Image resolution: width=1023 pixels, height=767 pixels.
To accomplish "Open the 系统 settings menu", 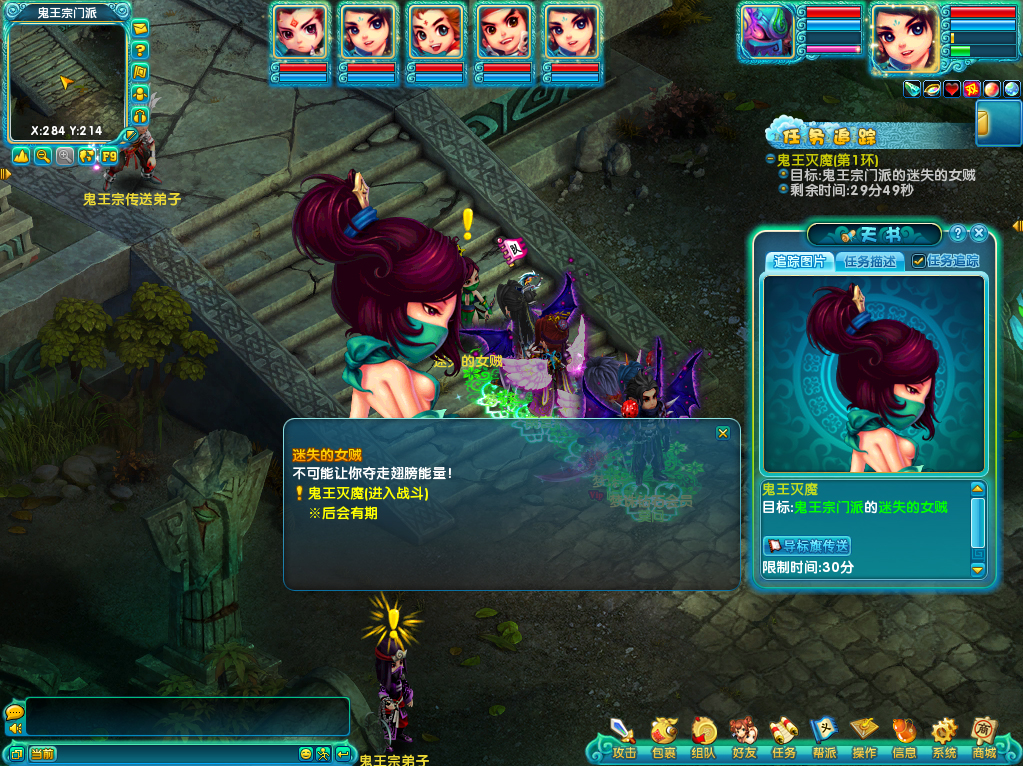I will point(943,738).
